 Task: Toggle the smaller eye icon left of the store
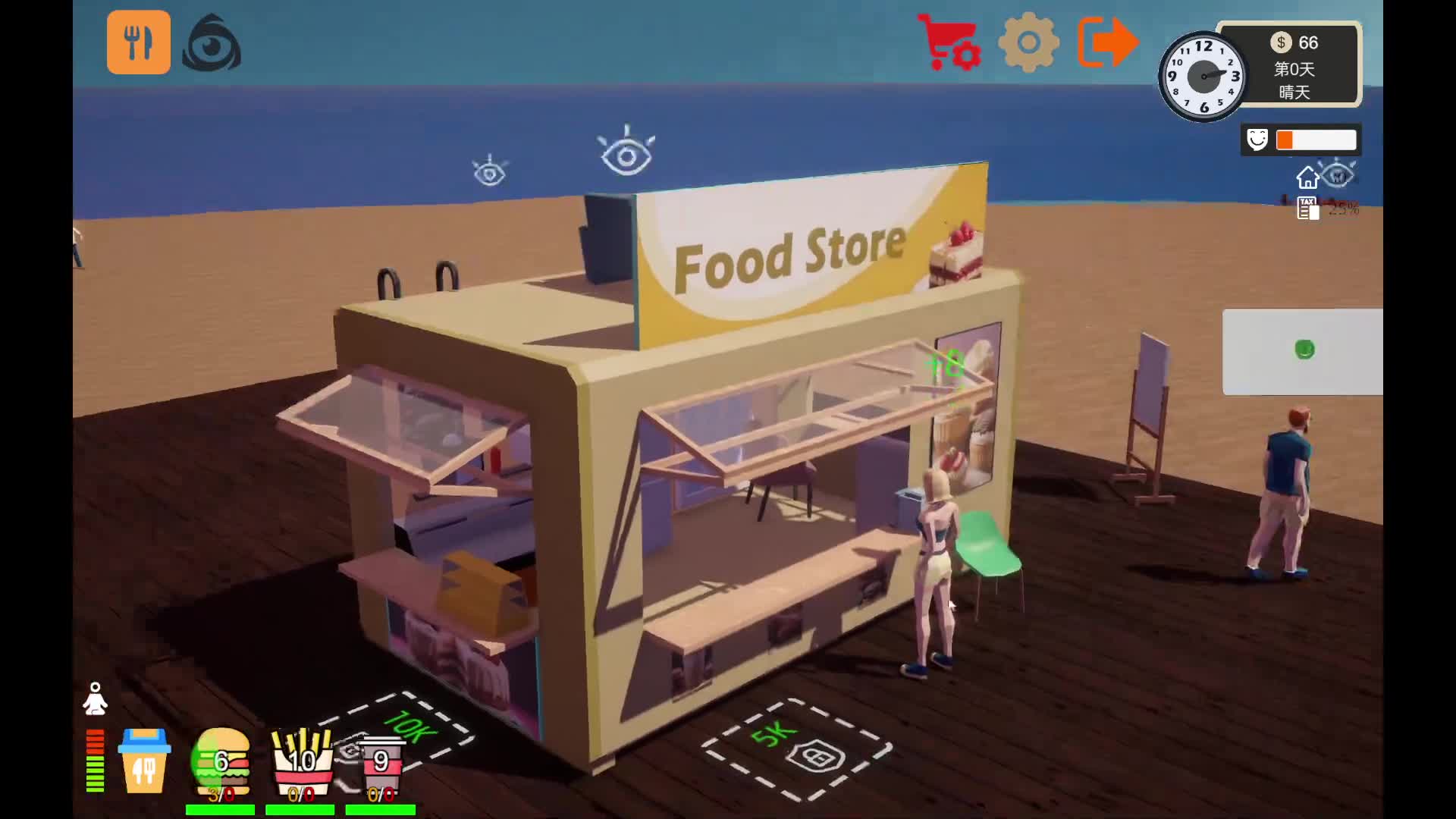click(x=490, y=172)
